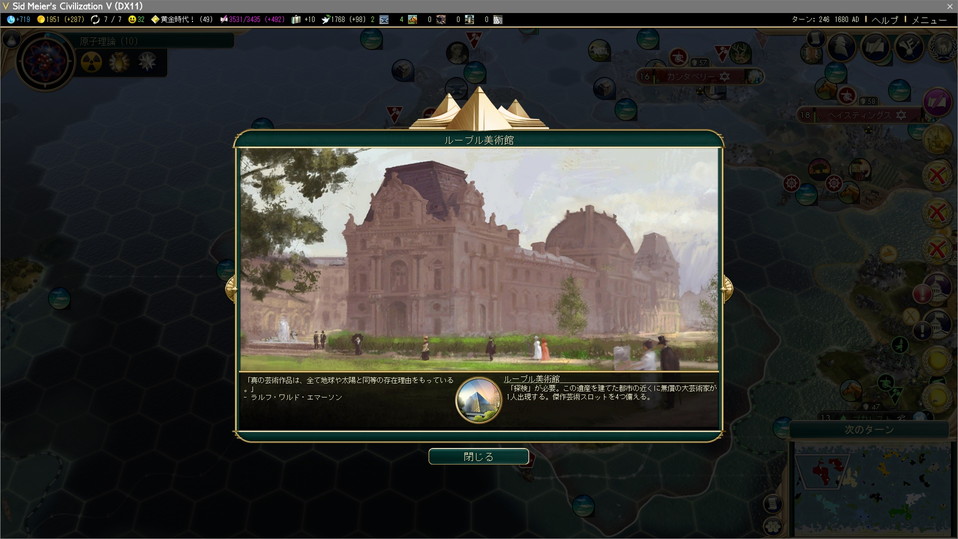Click the smiley happiness indicator

pyautogui.click(x=138, y=19)
